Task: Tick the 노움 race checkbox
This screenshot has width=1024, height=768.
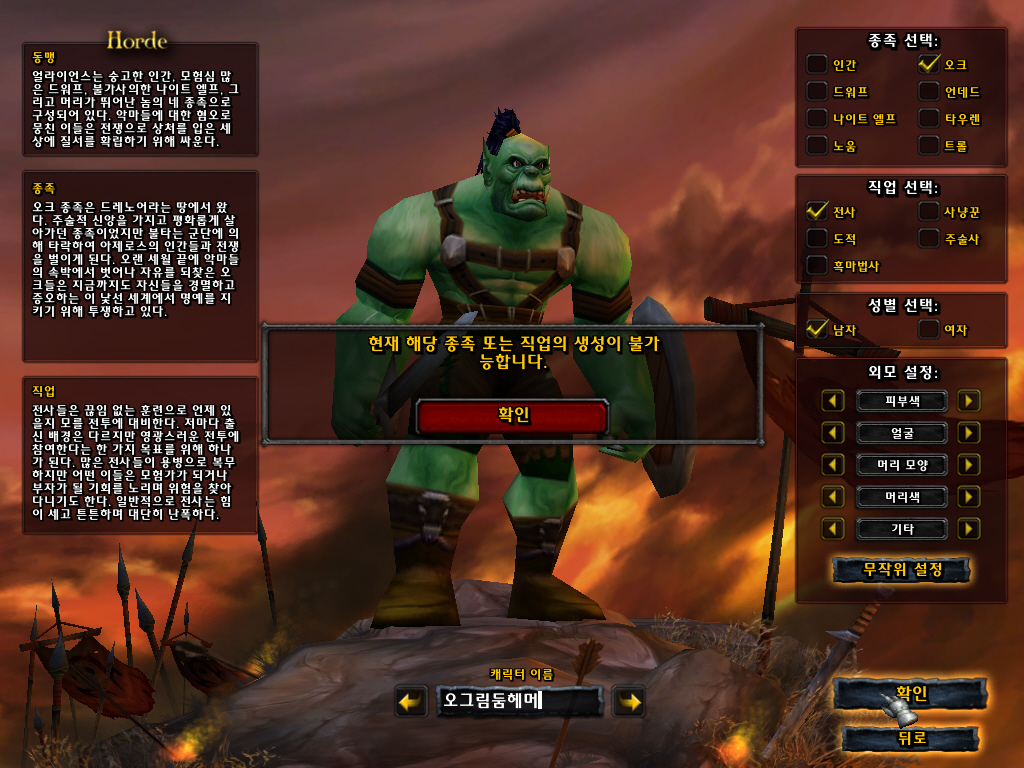Action: pos(818,146)
